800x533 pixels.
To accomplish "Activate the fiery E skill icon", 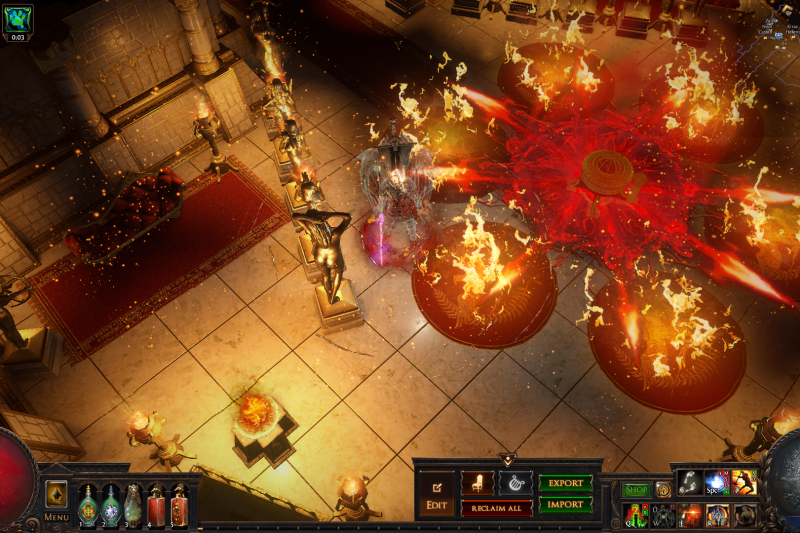I will click(x=690, y=515).
